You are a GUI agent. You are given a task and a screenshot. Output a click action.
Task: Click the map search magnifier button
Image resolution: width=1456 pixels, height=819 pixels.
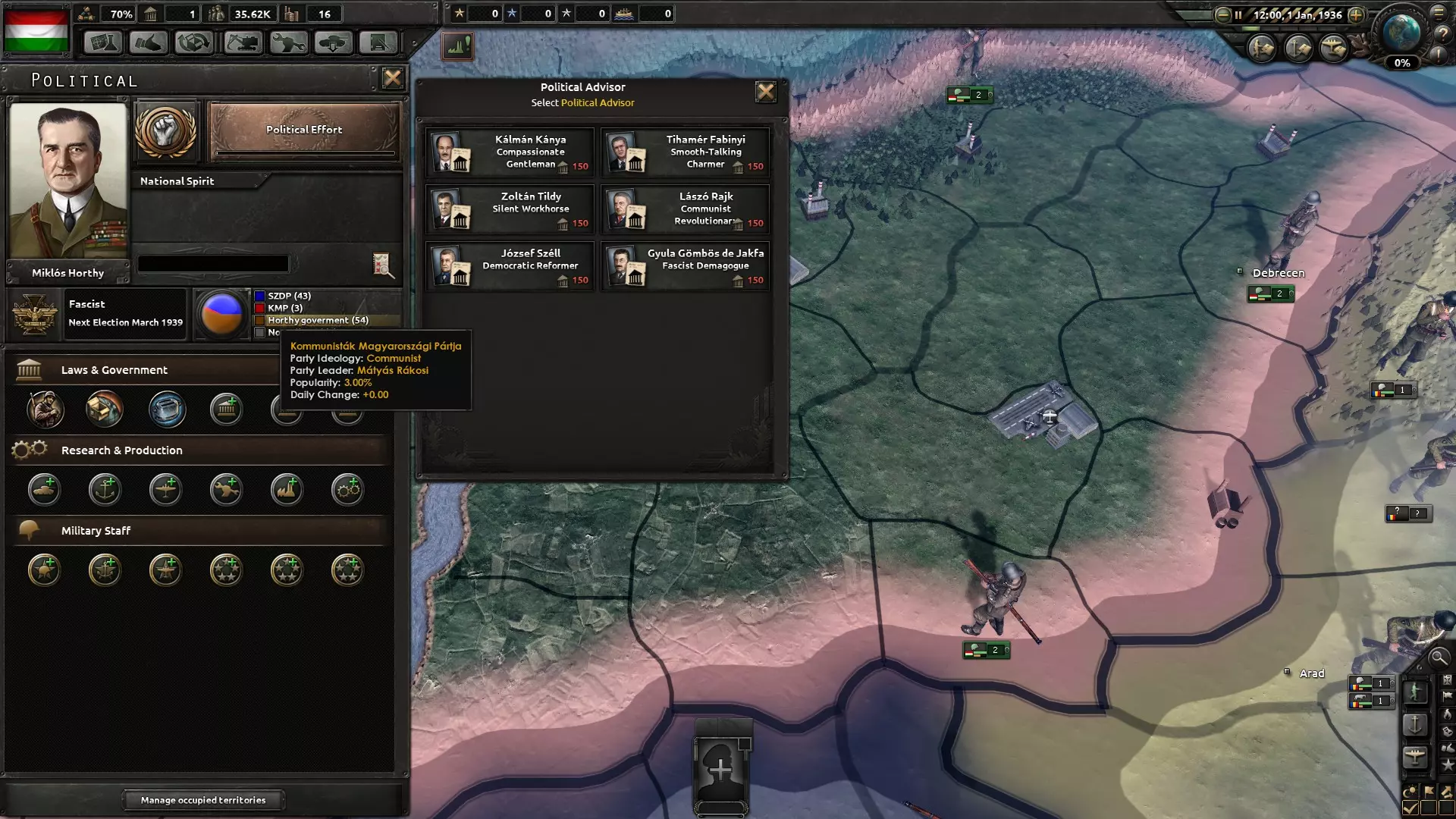pyautogui.click(x=1438, y=657)
